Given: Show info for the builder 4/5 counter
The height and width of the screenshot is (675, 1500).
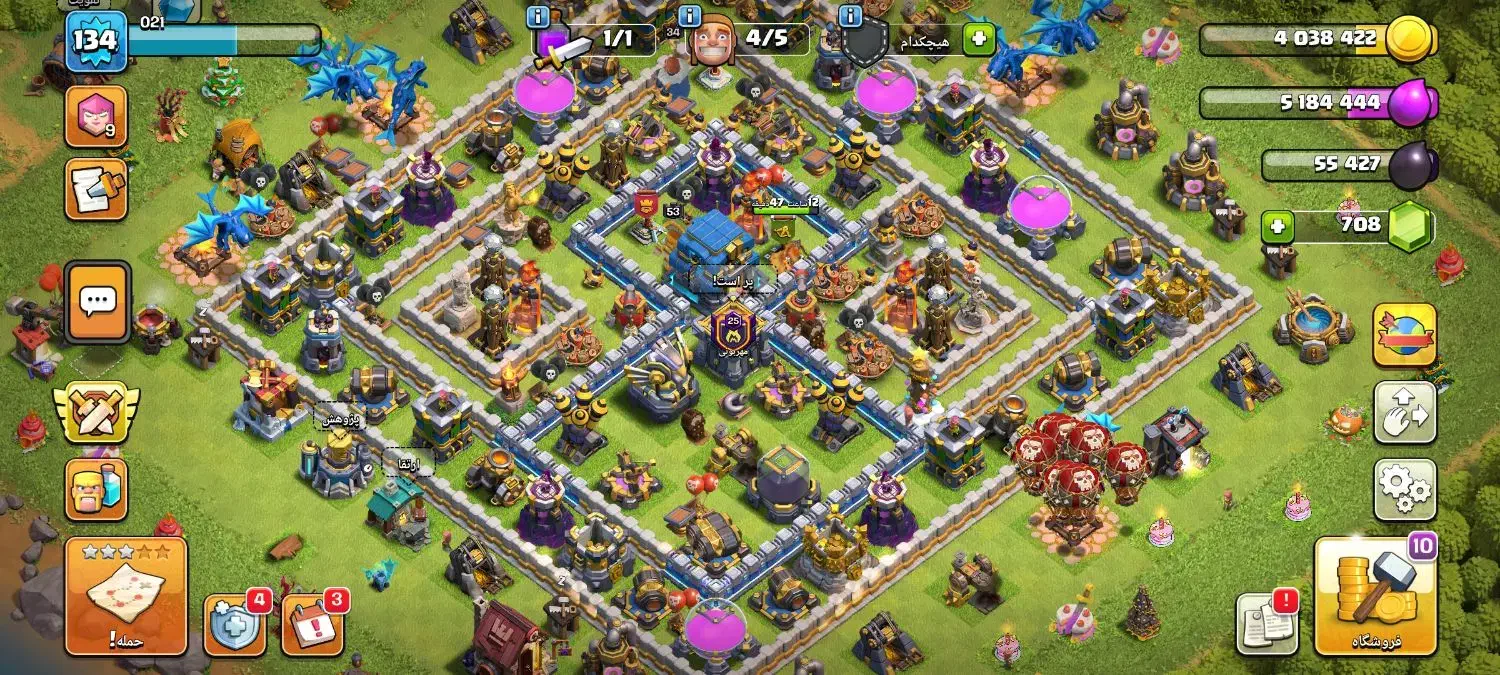Looking at the screenshot, I should (690, 17).
